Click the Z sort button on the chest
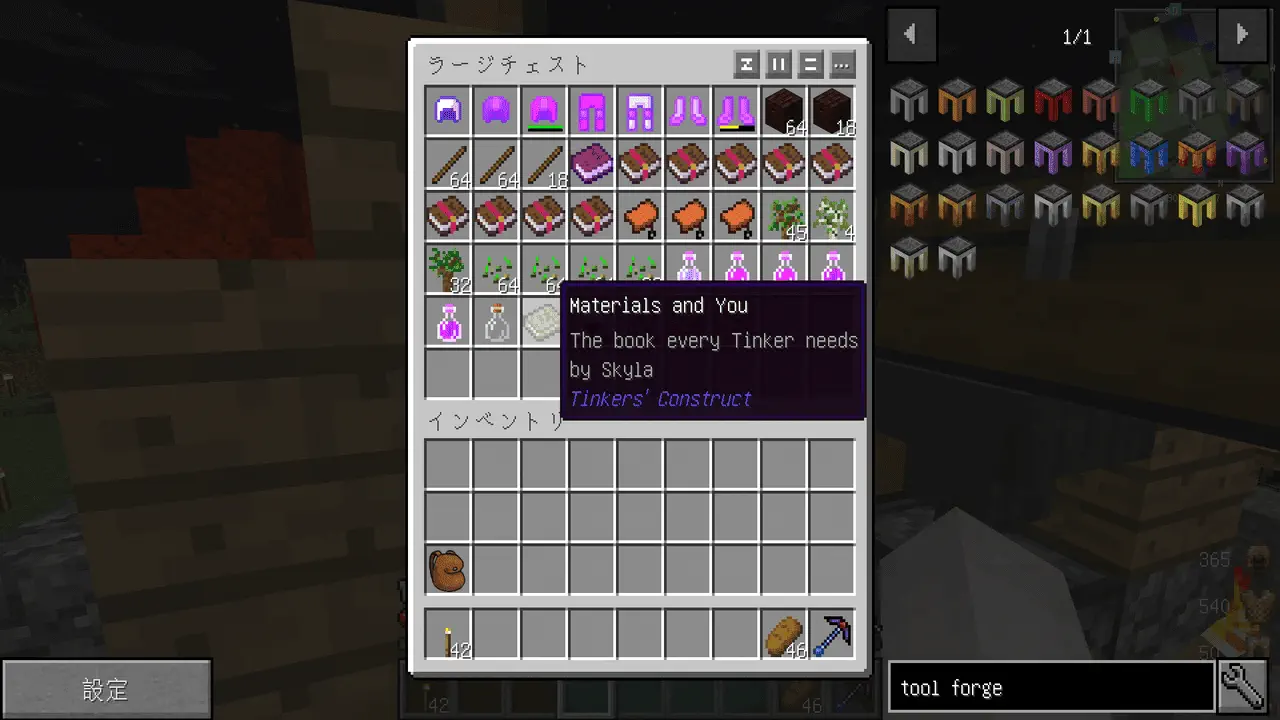Viewport: 1280px width, 720px height. (746, 65)
